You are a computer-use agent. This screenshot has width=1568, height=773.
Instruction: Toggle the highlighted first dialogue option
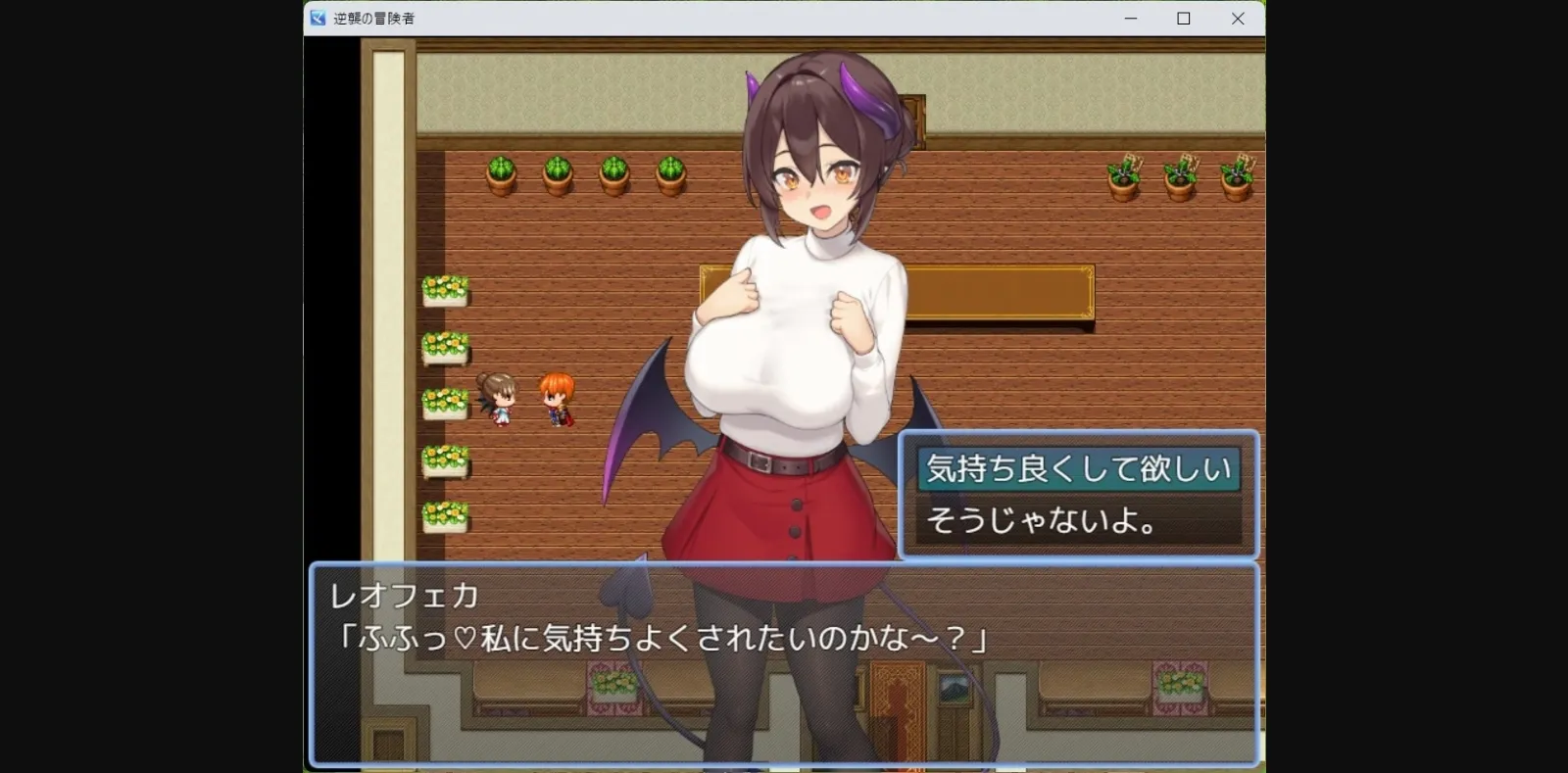1078,468
